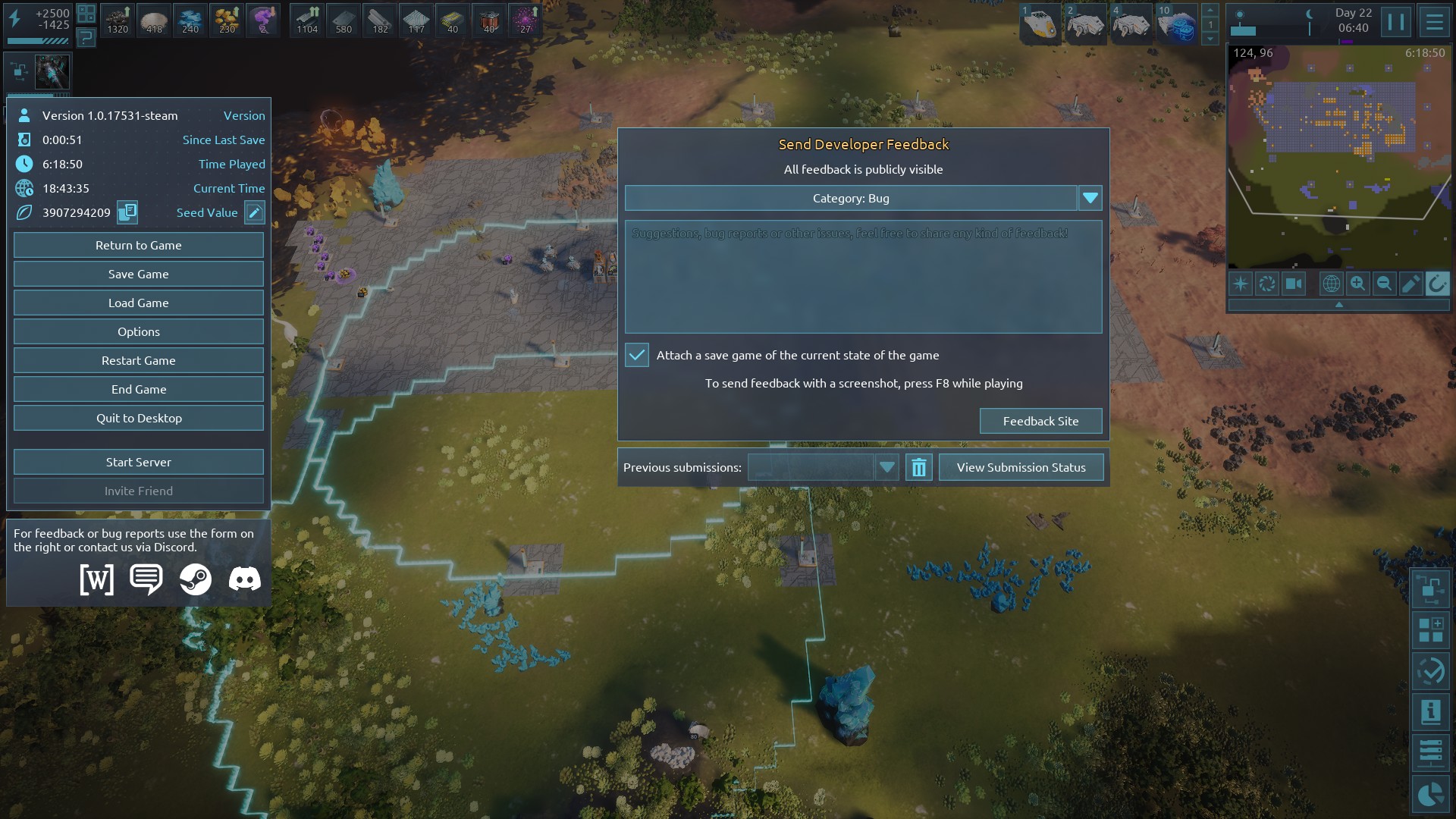This screenshot has height=819, width=1456.
Task: Open the Feedback Site
Action: pyautogui.click(x=1040, y=421)
